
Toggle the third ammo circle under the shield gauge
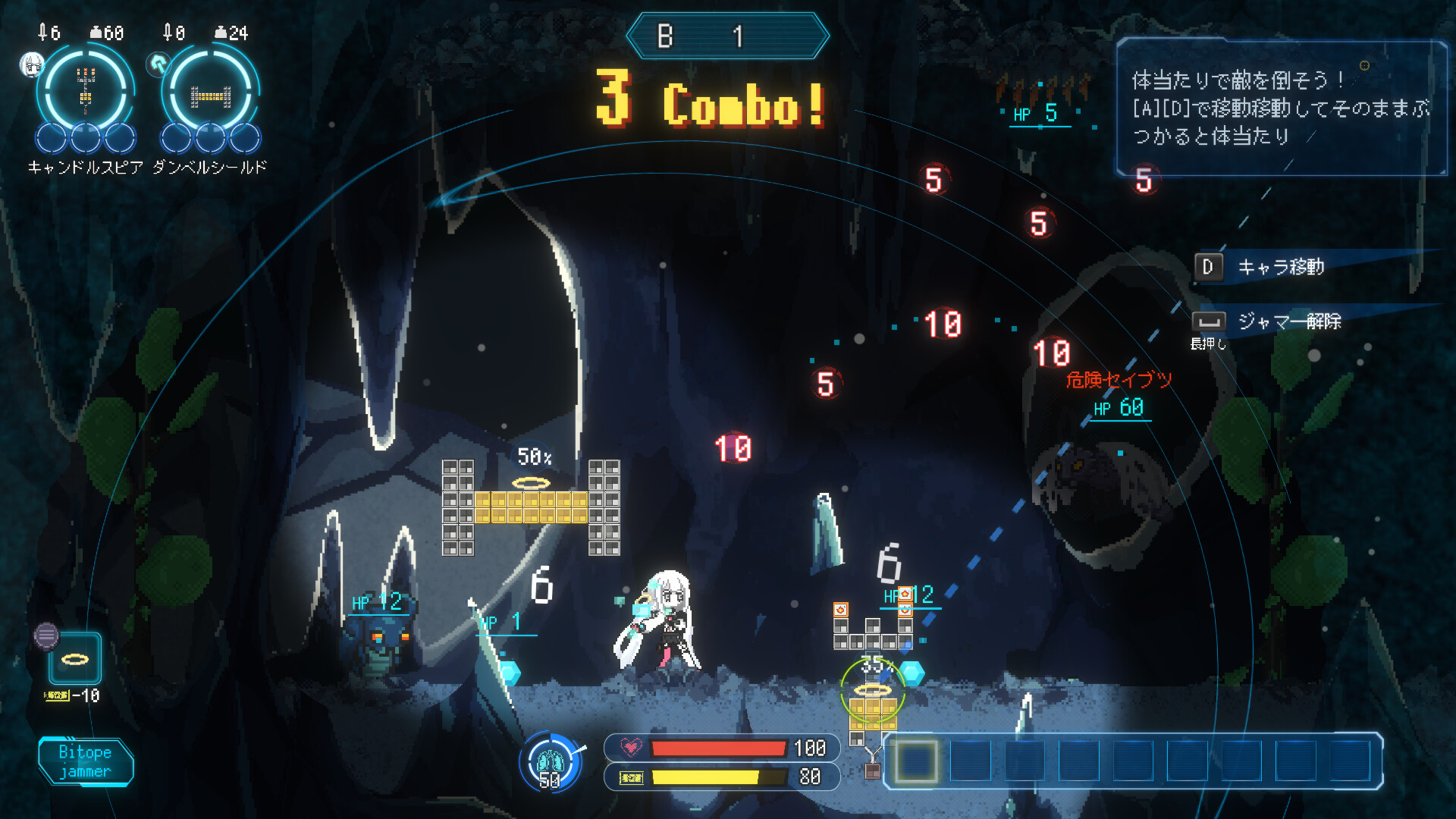point(246,139)
